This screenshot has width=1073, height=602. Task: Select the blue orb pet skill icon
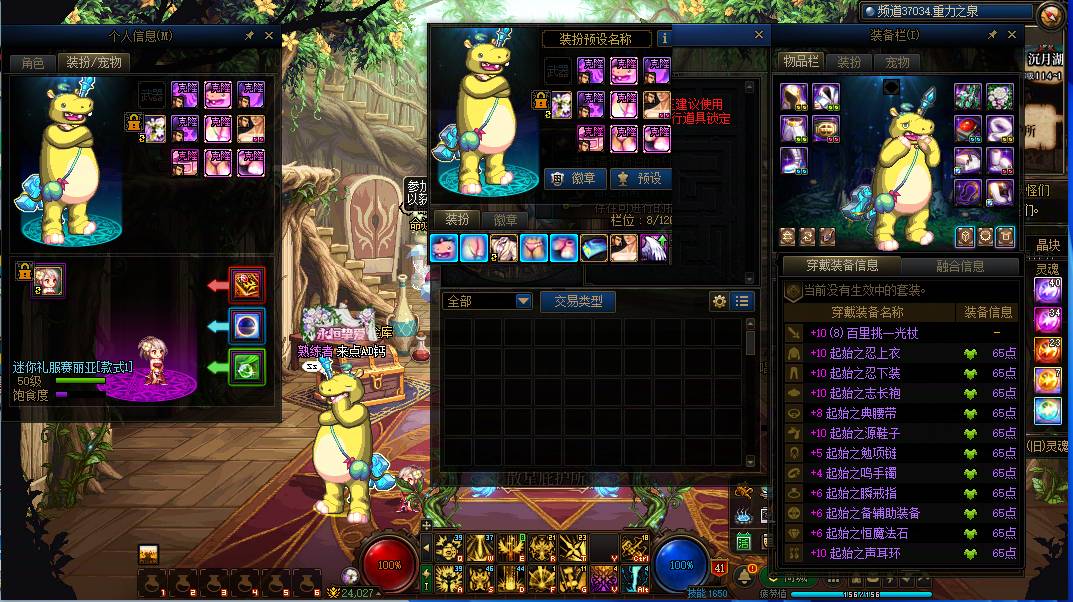[x=247, y=325]
